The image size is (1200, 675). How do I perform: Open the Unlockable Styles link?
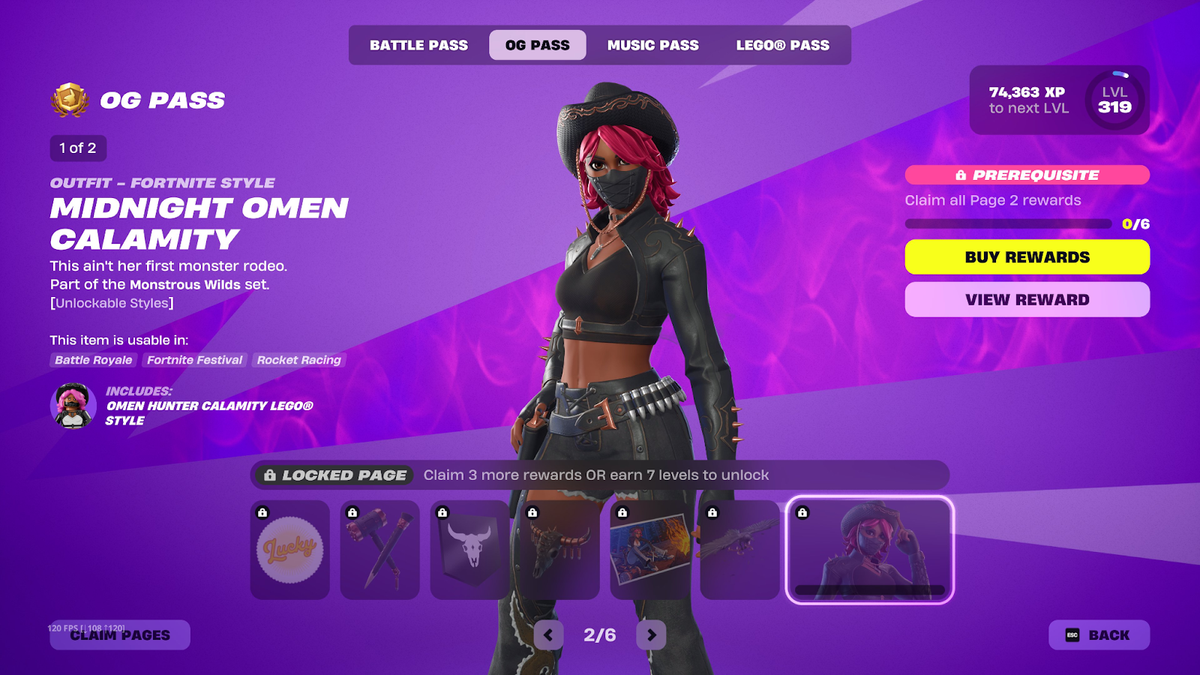click(x=112, y=303)
